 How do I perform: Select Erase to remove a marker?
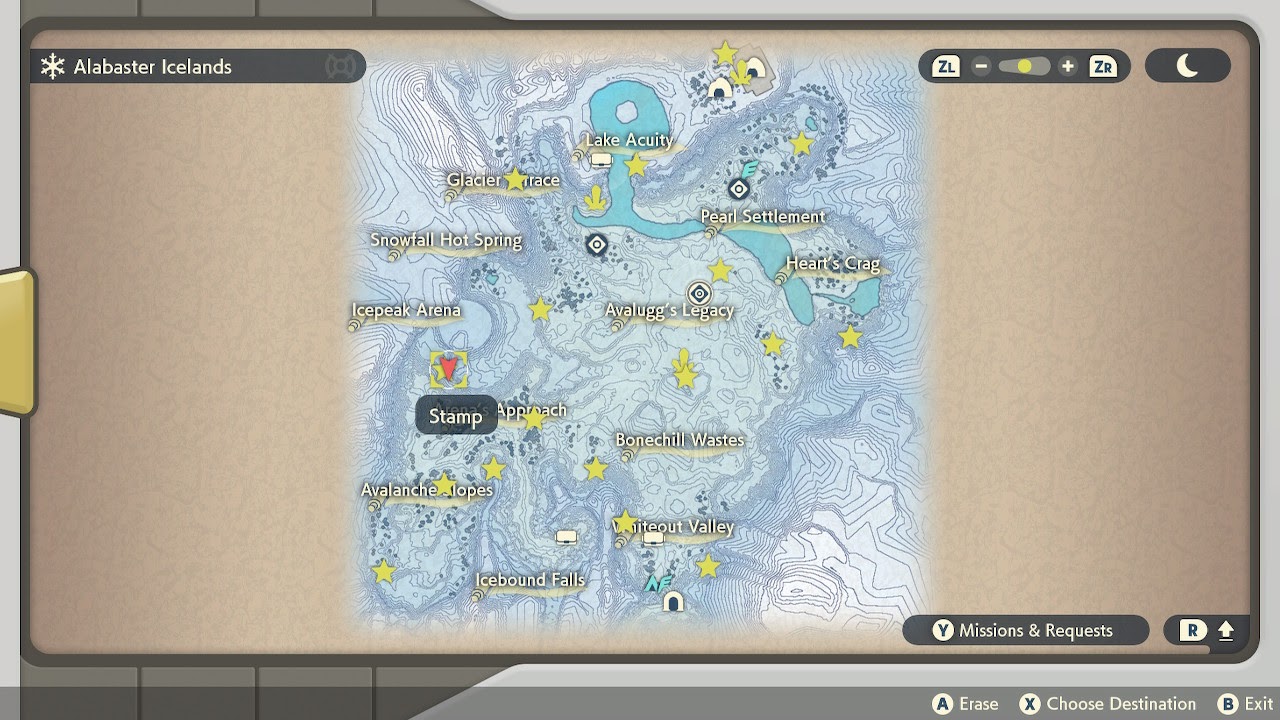point(966,703)
